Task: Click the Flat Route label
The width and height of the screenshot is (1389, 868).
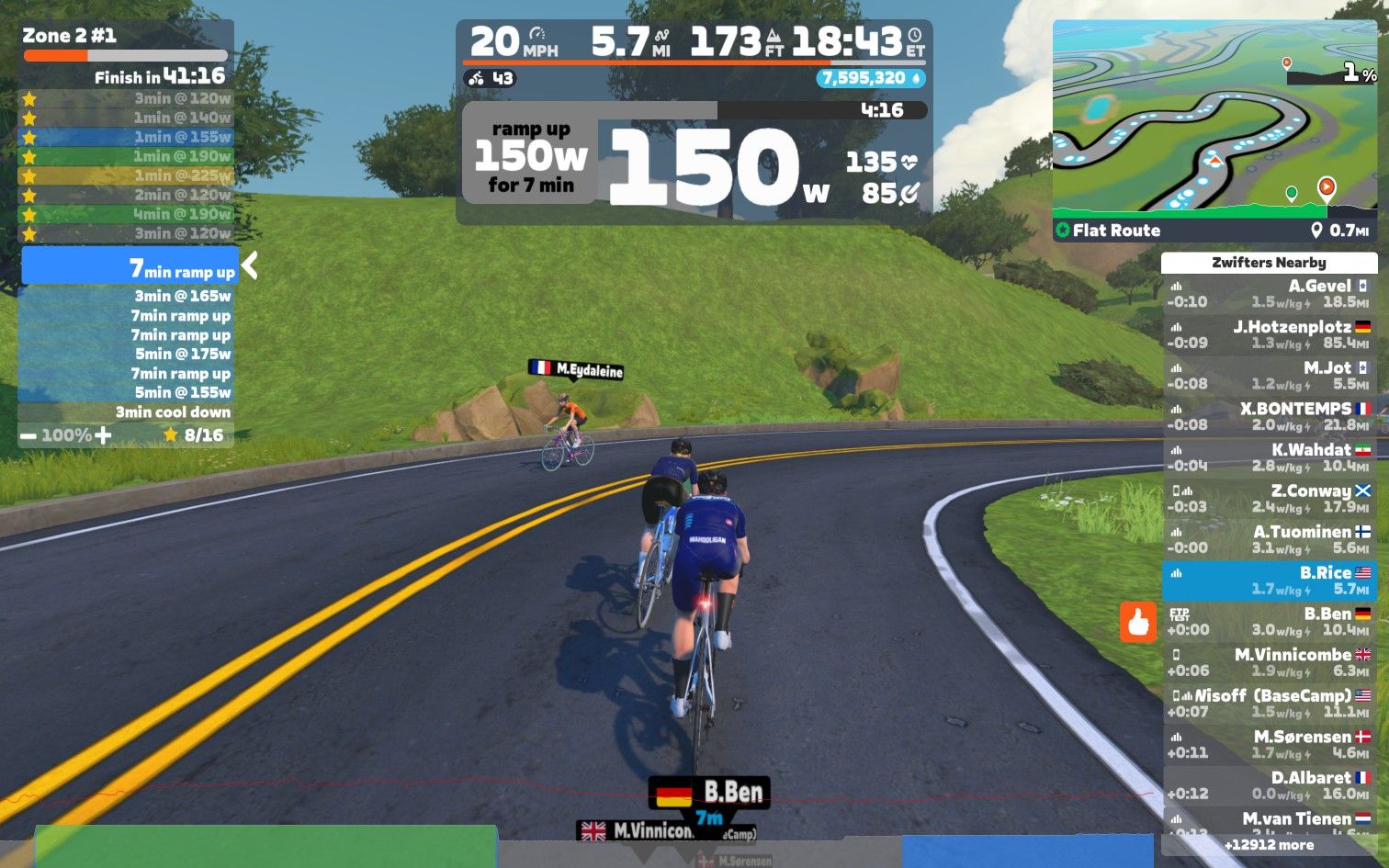Action: [1115, 231]
